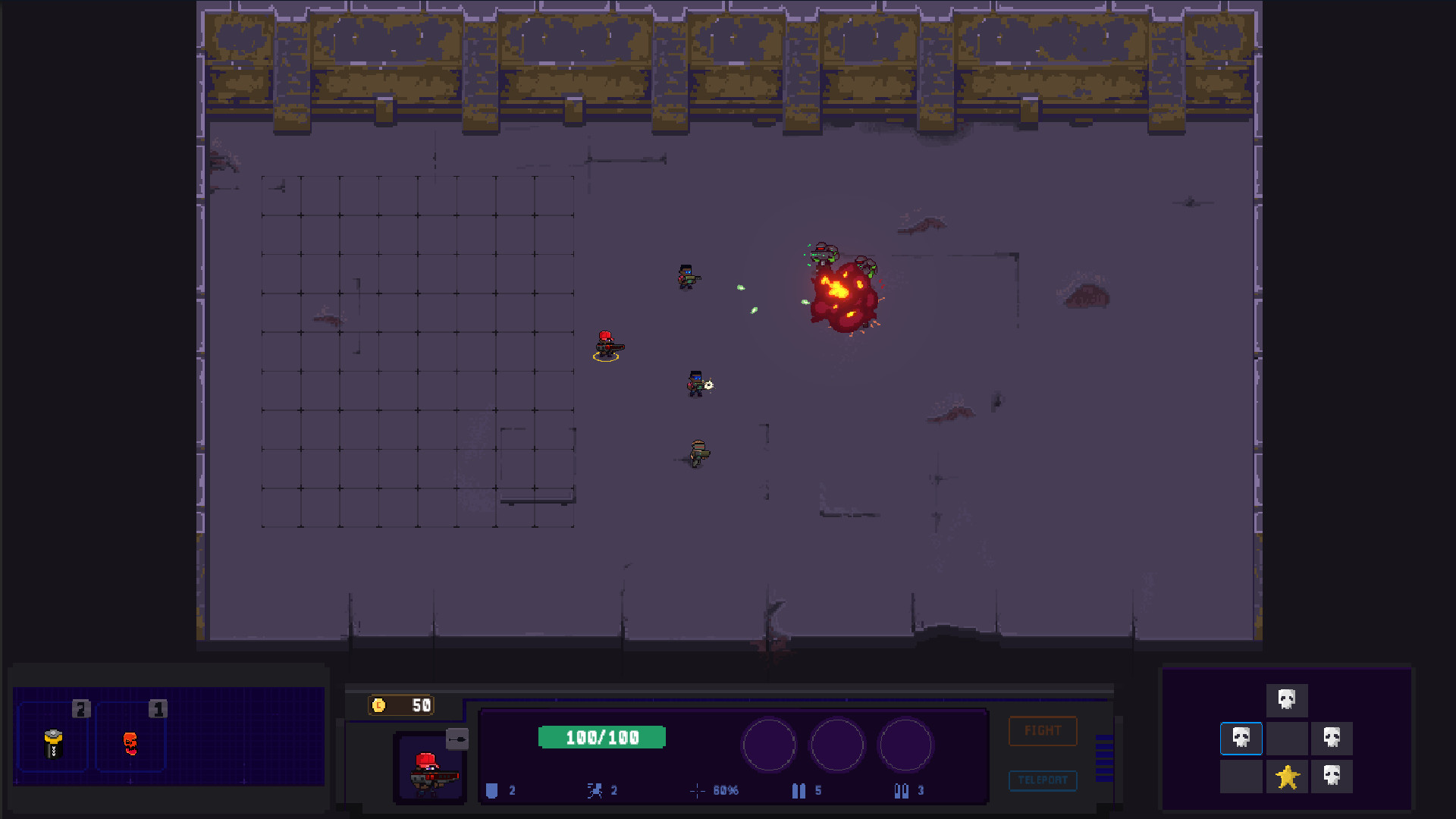Click the coin icon beside the 50 counter

click(379, 705)
